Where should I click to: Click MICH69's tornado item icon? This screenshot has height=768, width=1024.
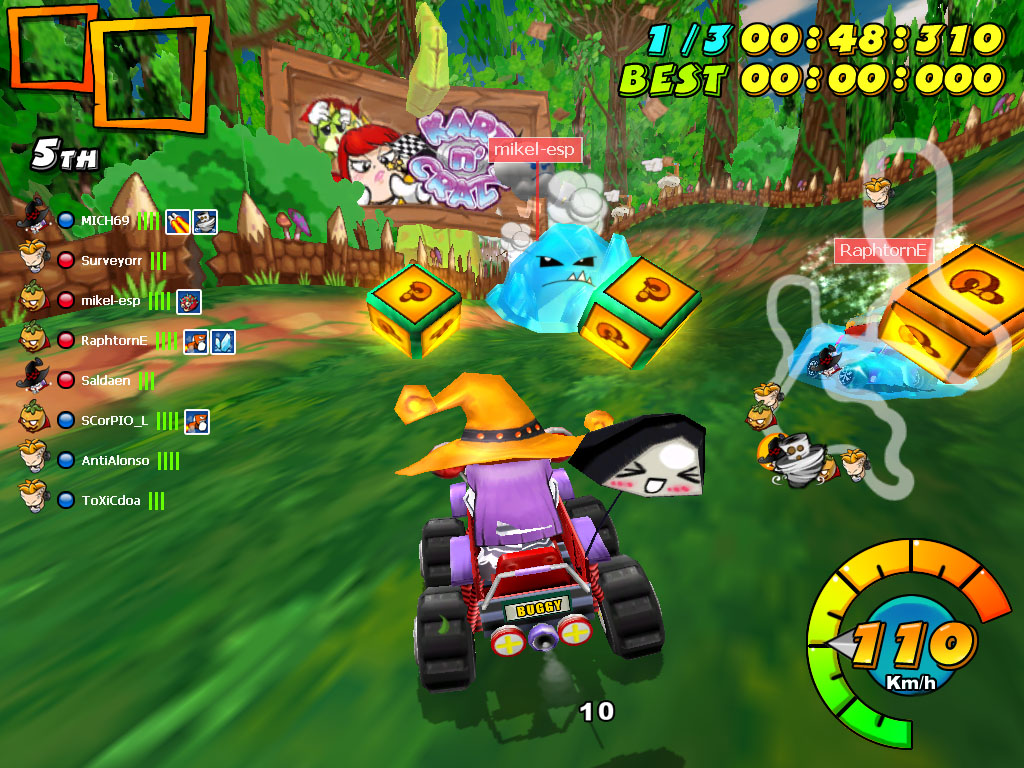pos(205,221)
